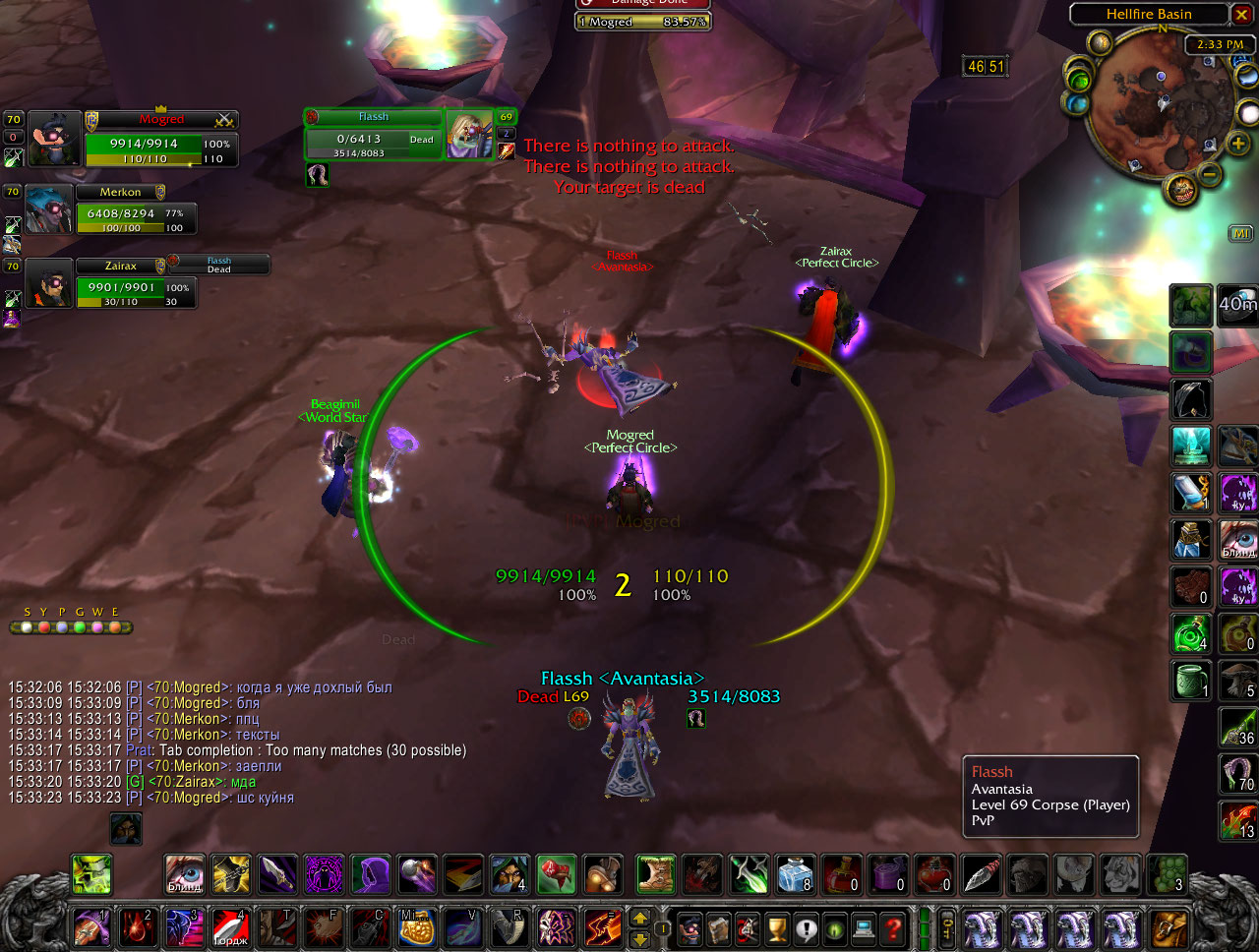Open the hyena tracking icon on the minimap
Screen dimensions: 1259x952
point(1182,189)
